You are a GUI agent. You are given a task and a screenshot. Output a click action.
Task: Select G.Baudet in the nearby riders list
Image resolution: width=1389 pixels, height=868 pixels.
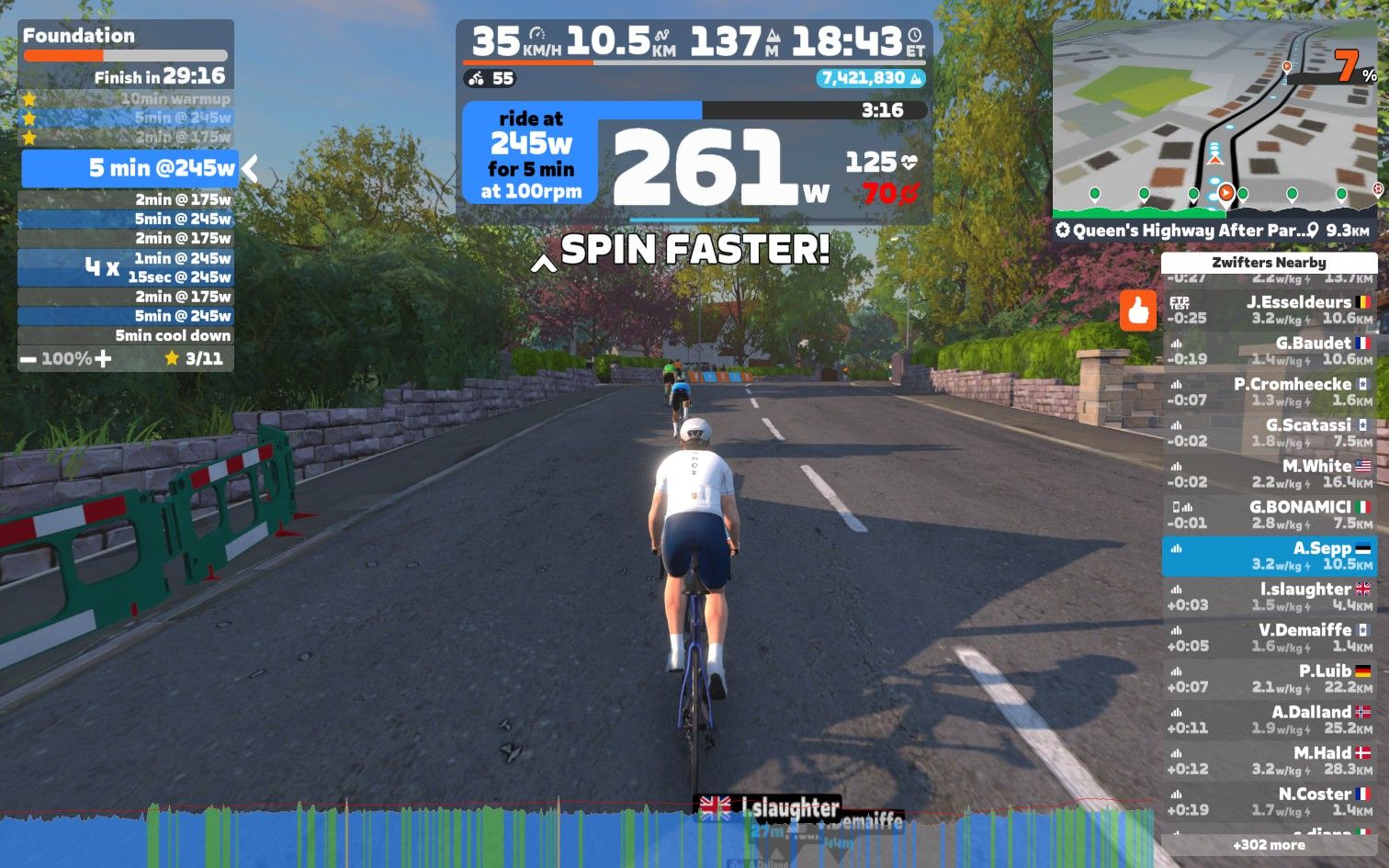(1270, 351)
